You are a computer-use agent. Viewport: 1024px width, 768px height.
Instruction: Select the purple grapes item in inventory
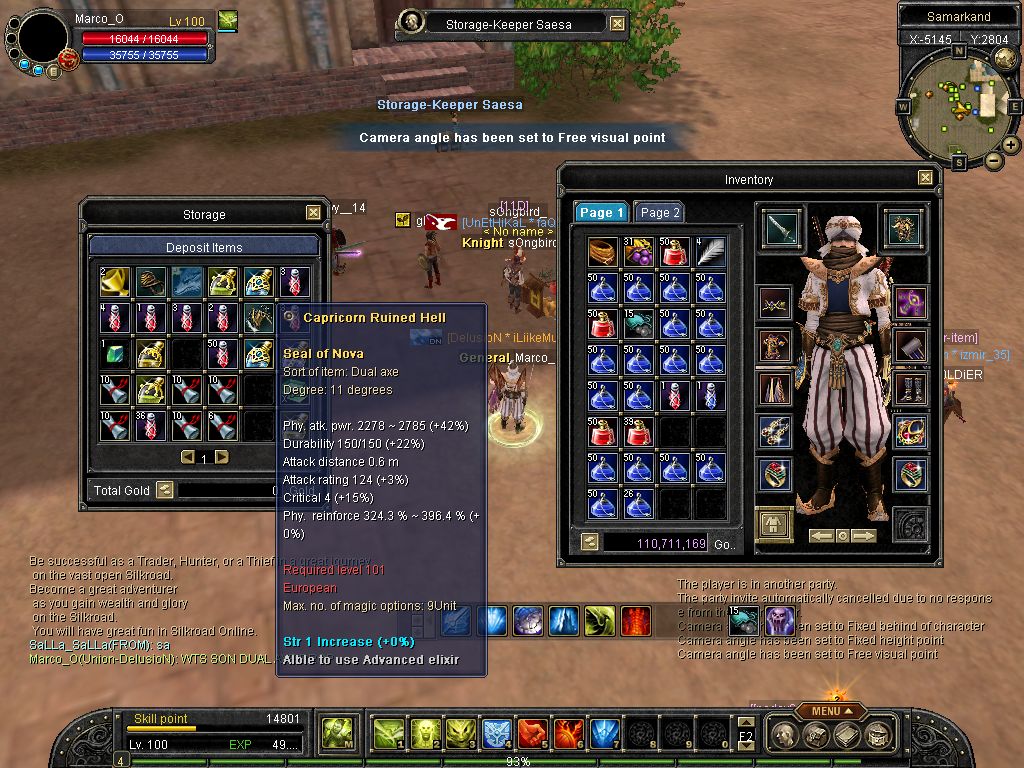638,252
